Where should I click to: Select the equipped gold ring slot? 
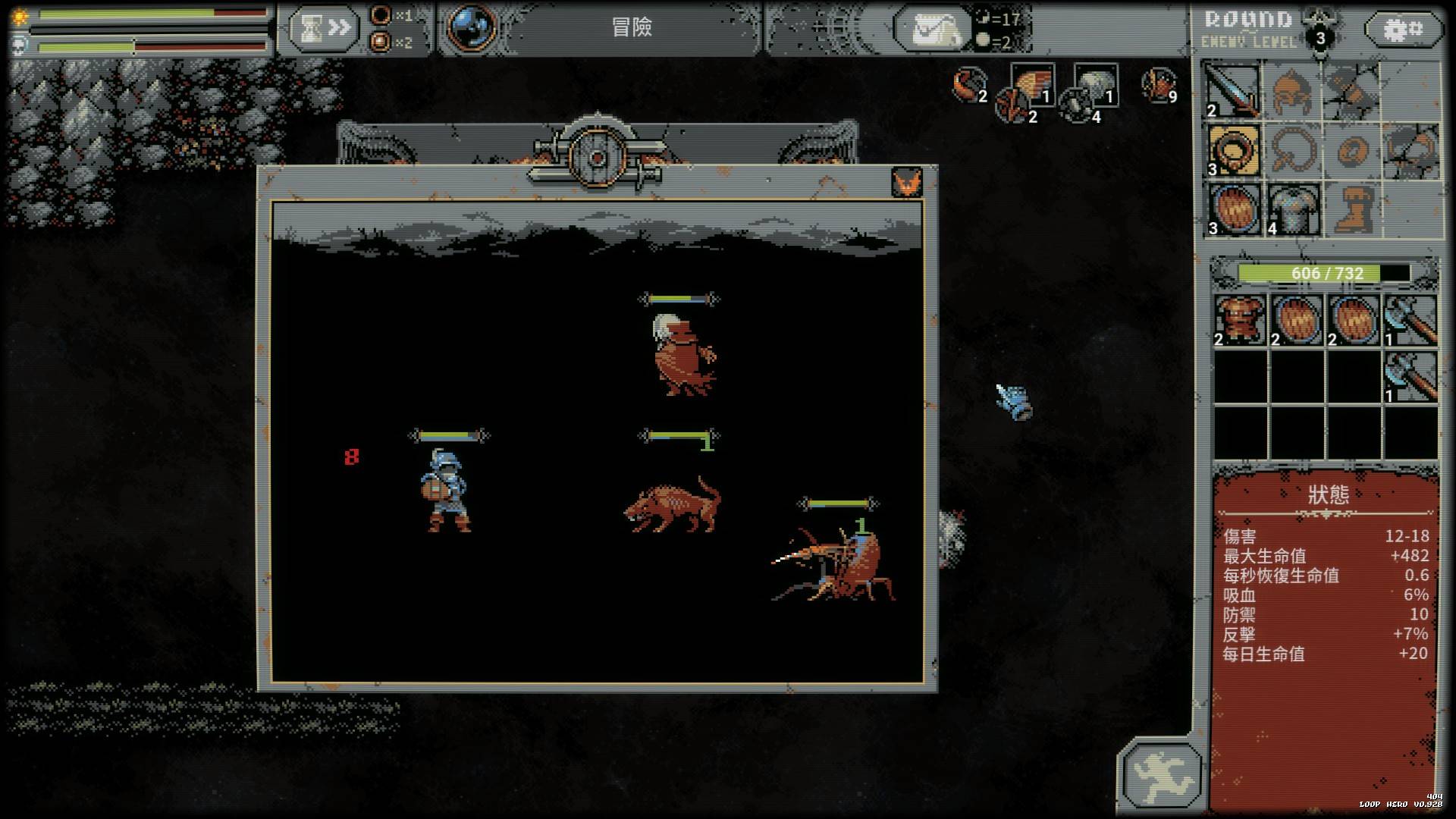[1233, 151]
